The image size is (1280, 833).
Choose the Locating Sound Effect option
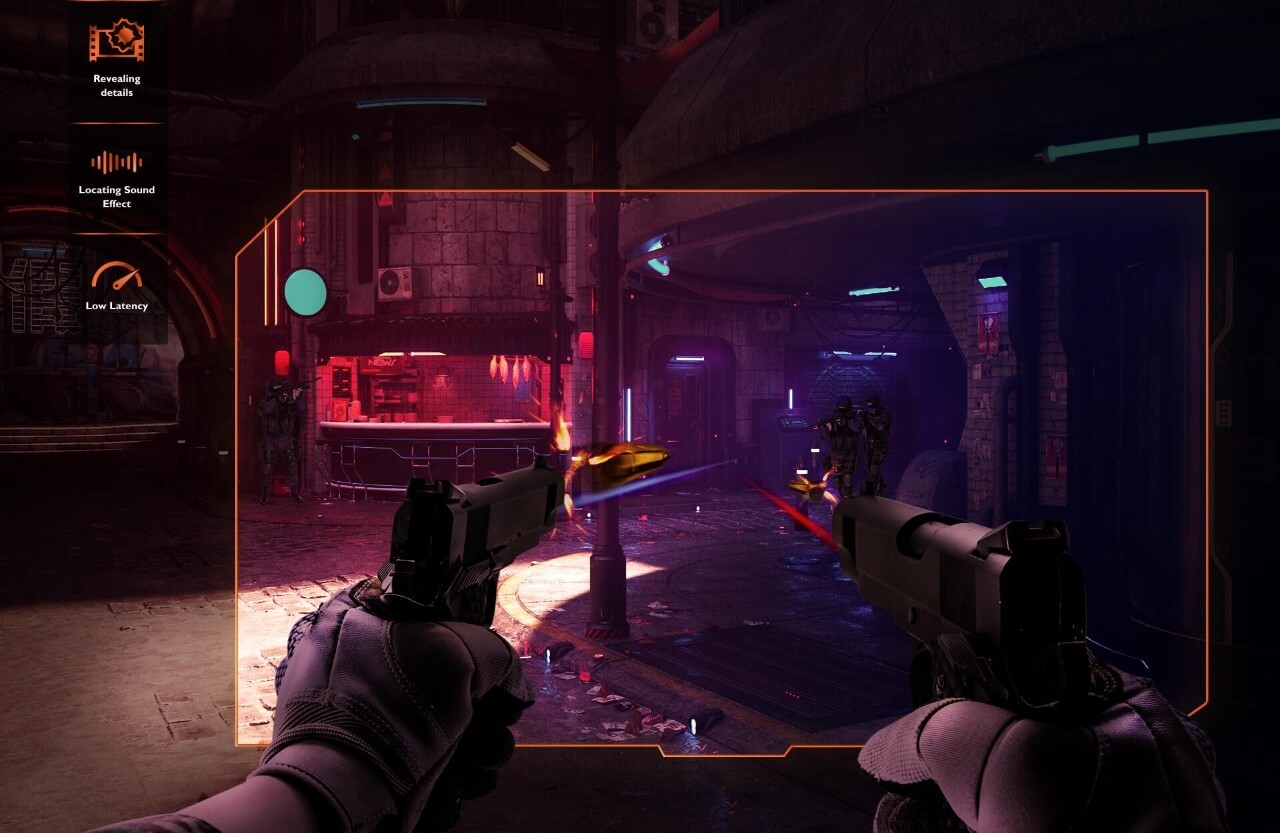[x=117, y=178]
